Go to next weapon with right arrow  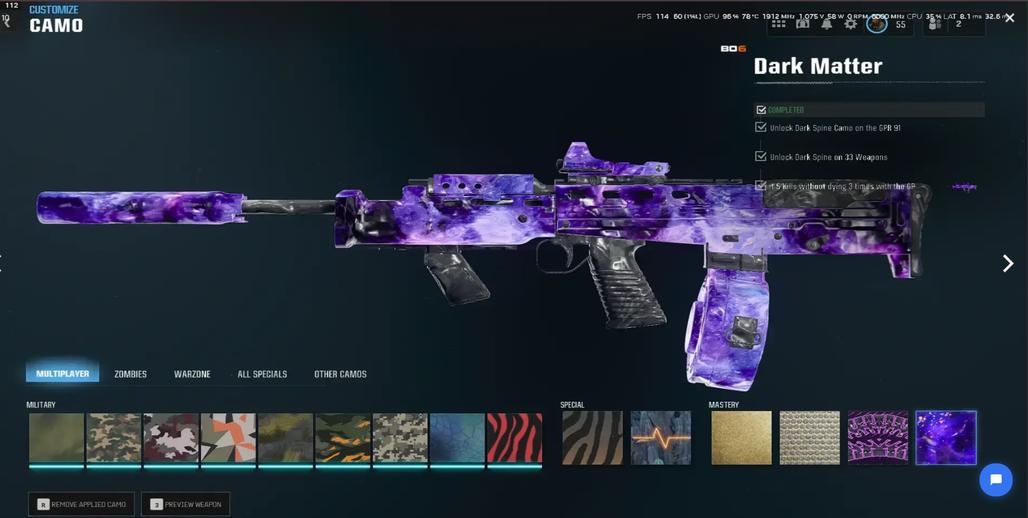(x=1008, y=263)
